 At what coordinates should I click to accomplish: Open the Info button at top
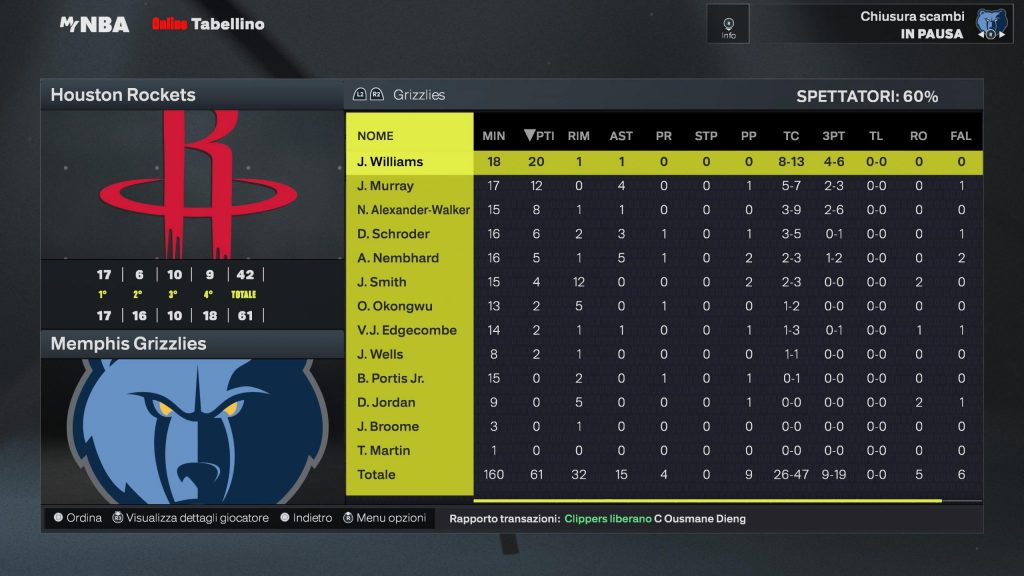[x=728, y=24]
